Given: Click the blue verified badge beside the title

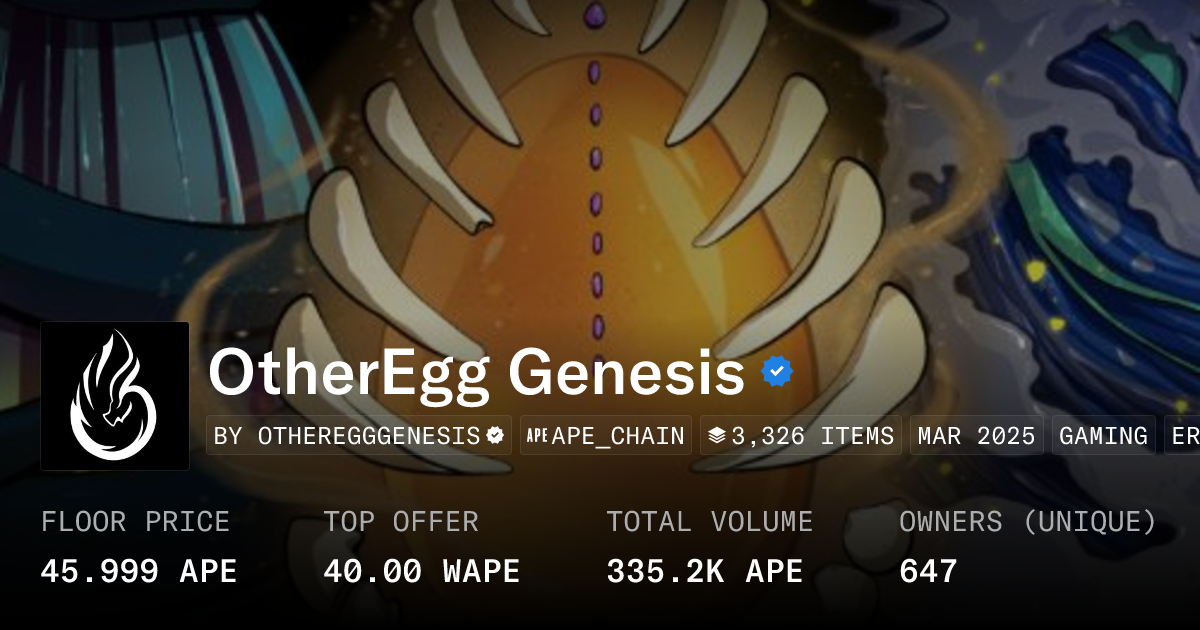Looking at the screenshot, I should (777, 373).
